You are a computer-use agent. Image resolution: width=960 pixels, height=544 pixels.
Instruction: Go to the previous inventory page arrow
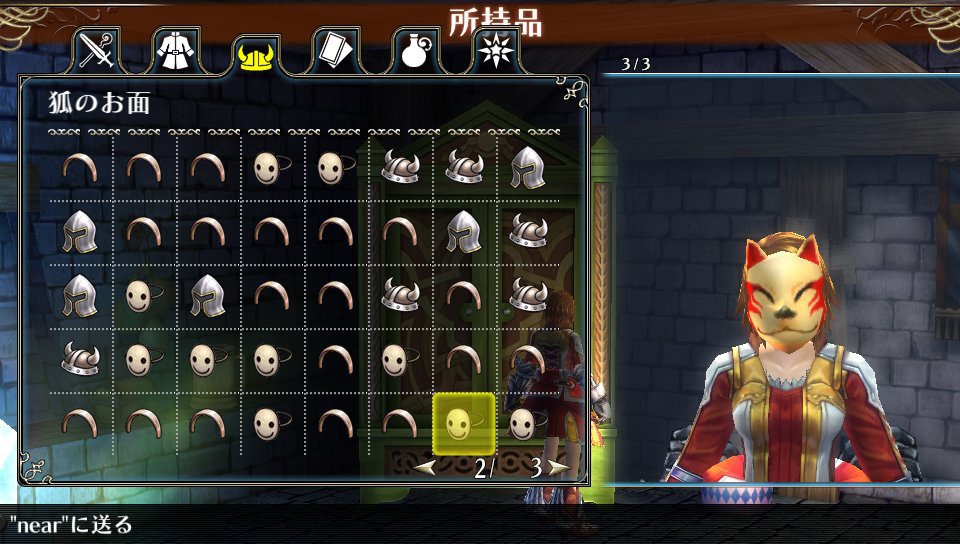point(425,467)
